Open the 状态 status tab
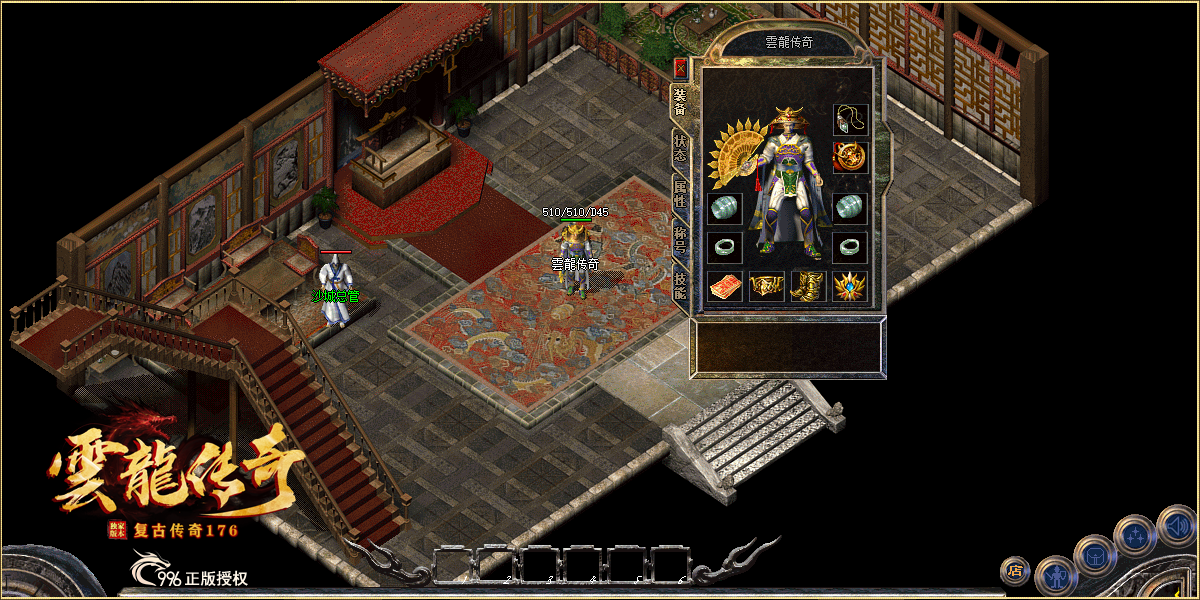The width and height of the screenshot is (1200, 600). tap(680, 149)
